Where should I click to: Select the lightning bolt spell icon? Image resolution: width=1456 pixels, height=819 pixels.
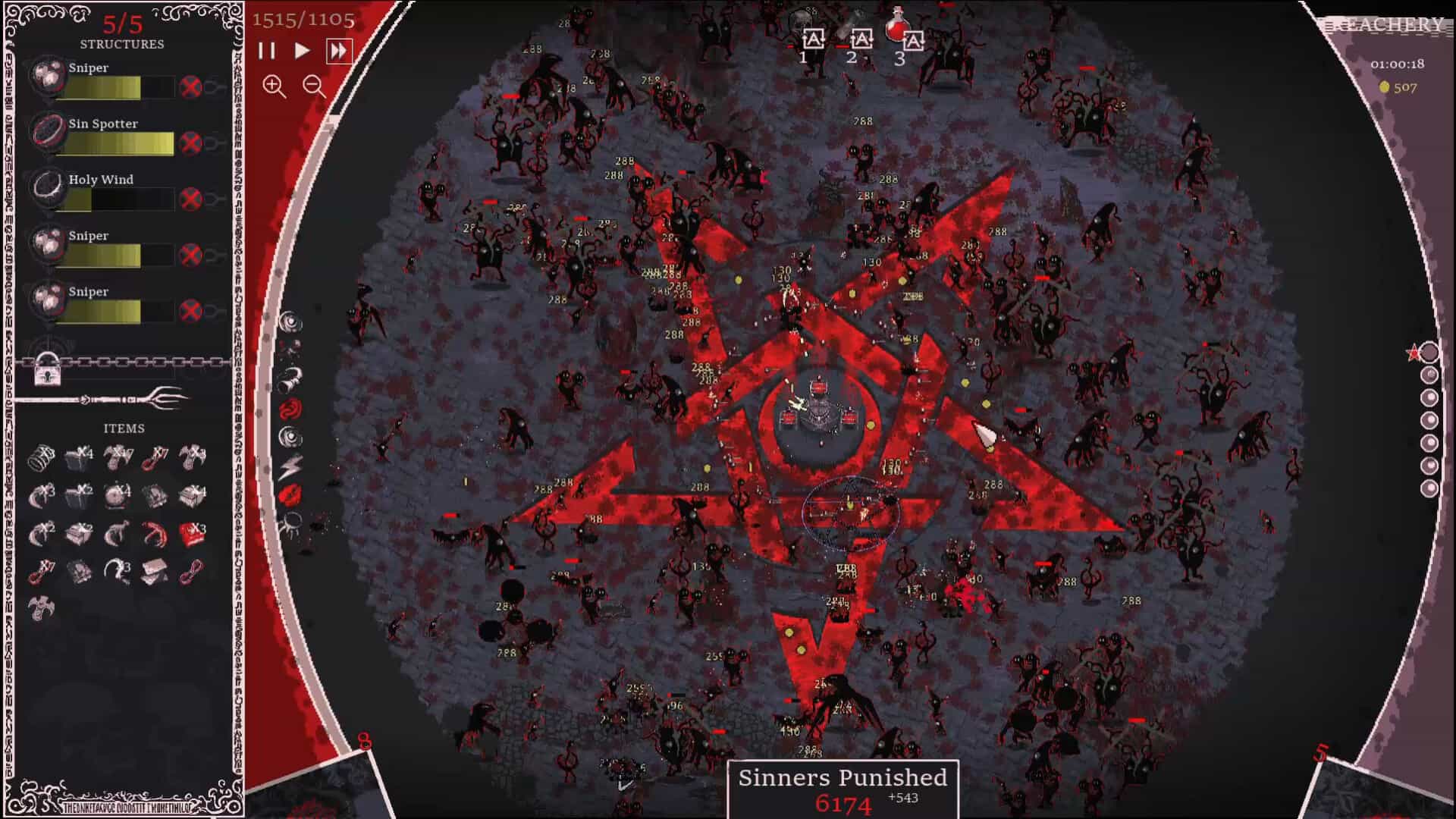click(x=289, y=466)
